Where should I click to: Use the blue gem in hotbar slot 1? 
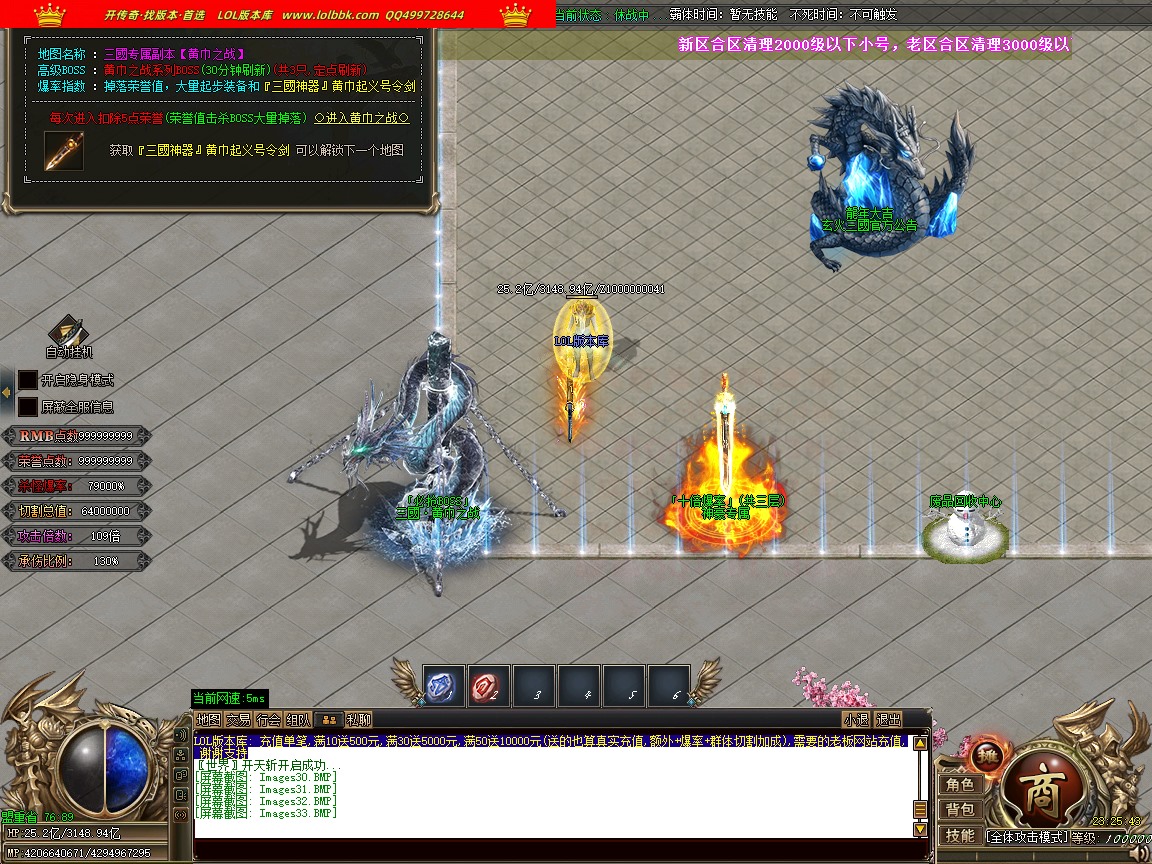pyautogui.click(x=443, y=686)
